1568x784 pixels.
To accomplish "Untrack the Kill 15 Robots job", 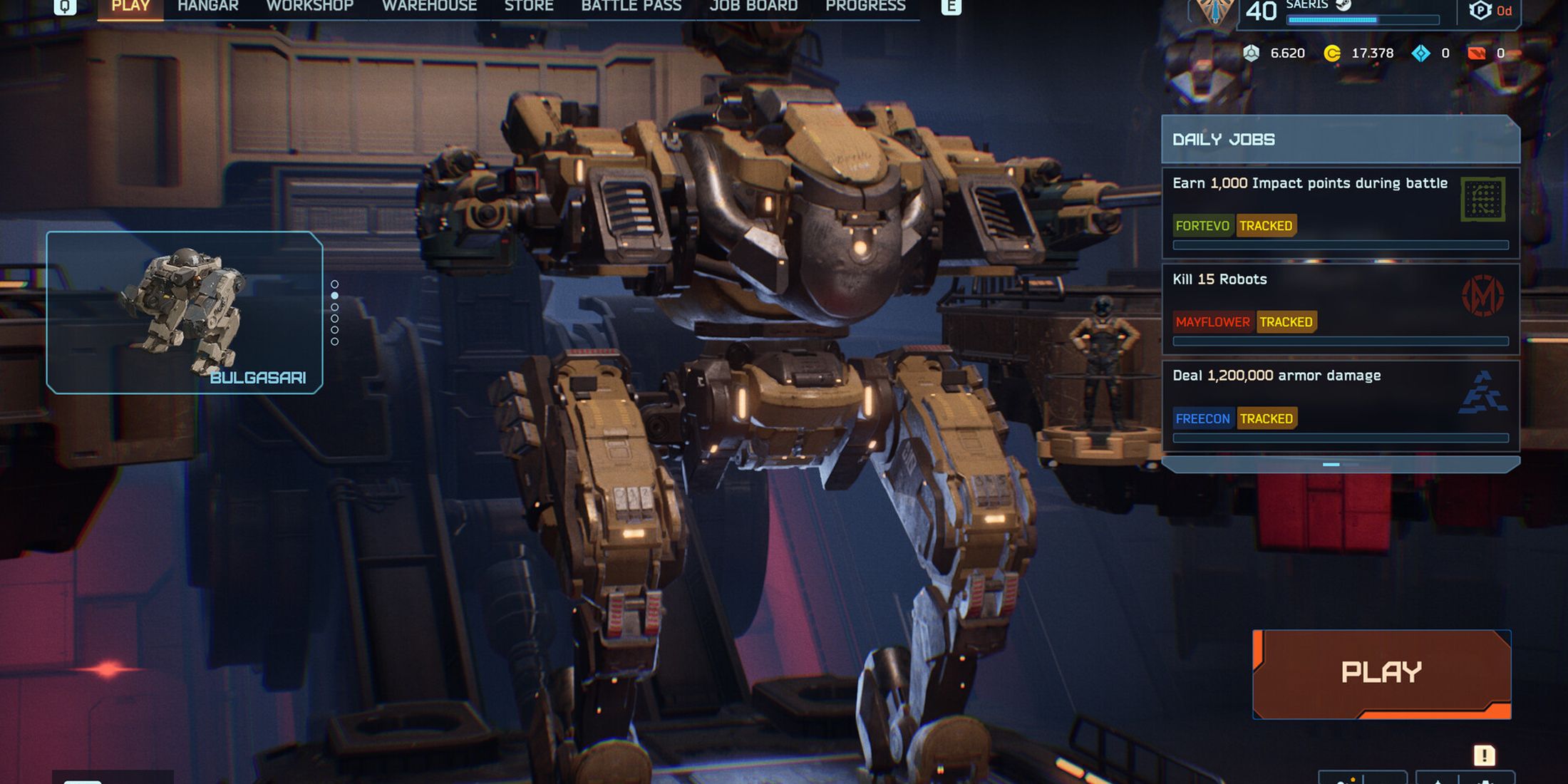I will point(1286,321).
